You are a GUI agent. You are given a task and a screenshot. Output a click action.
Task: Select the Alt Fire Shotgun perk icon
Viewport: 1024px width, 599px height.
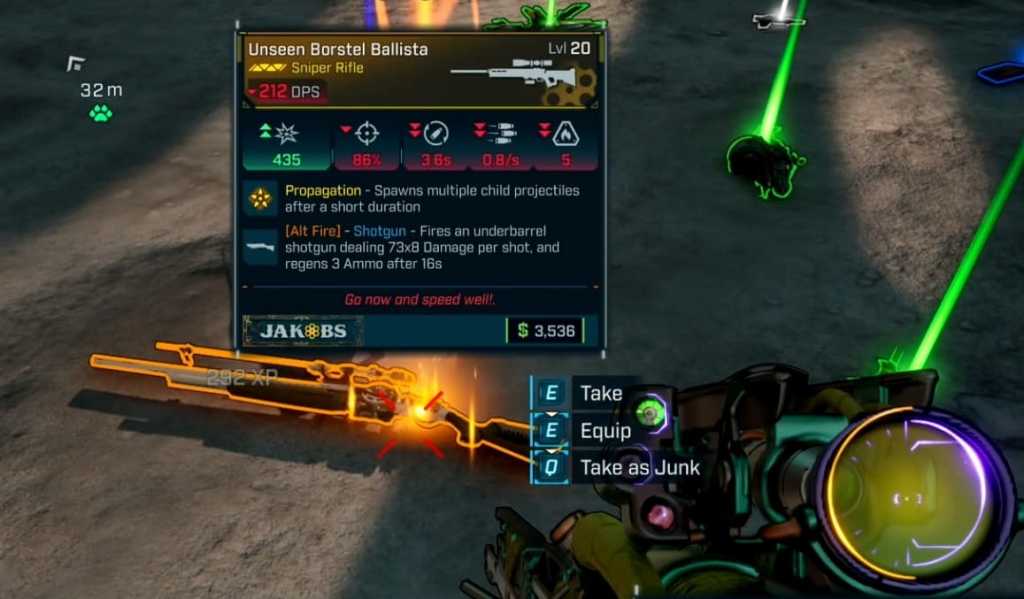(262, 246)
